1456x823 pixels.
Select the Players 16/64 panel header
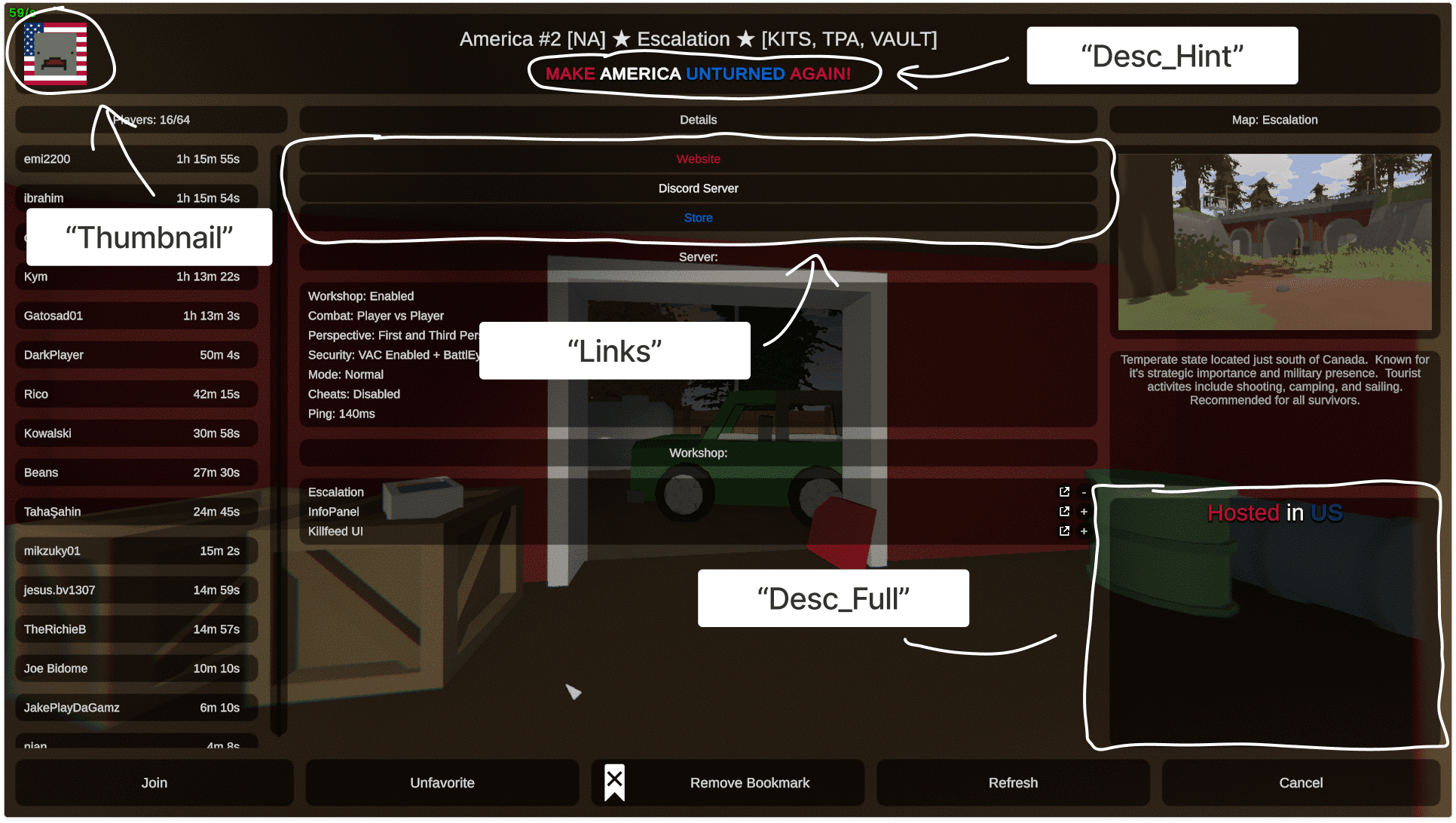149,119
